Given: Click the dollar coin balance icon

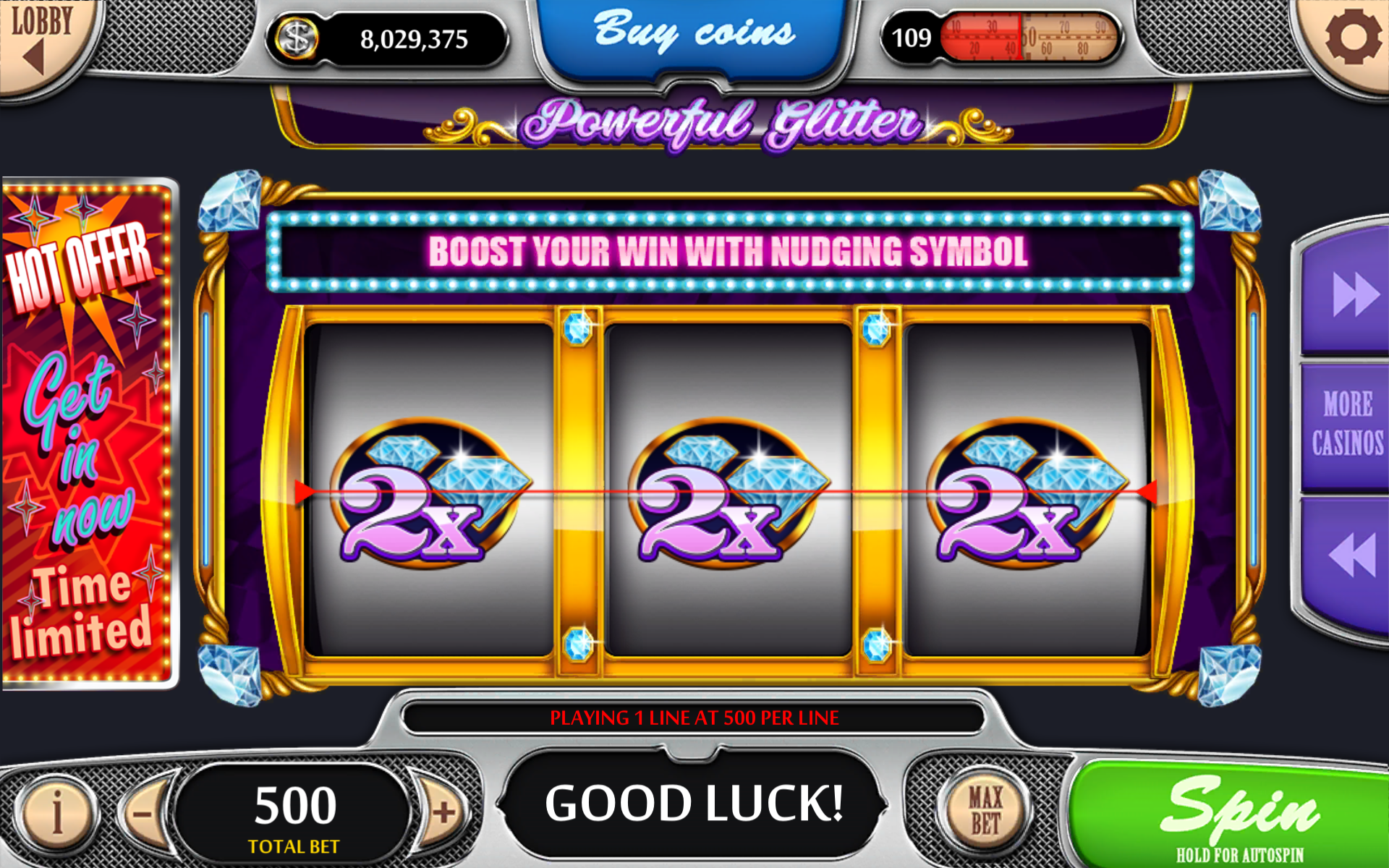Looking at the screenshot, I should pos(296,38).
